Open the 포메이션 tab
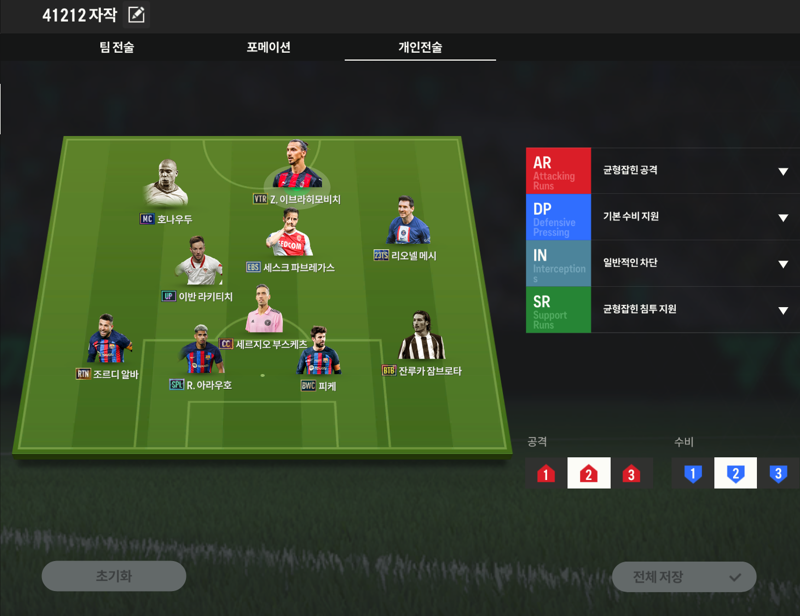This screenshot has width=800, height=616. coord(268,47)
